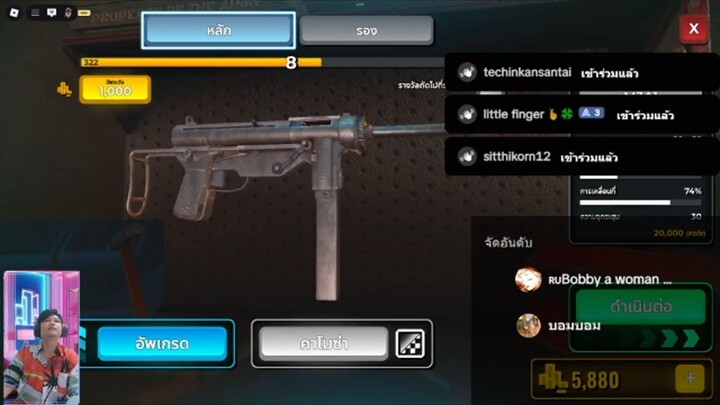720x405 pixels.
Task: Switch to the รอง (secondary) weapon tab
Action: click(366, 30)
